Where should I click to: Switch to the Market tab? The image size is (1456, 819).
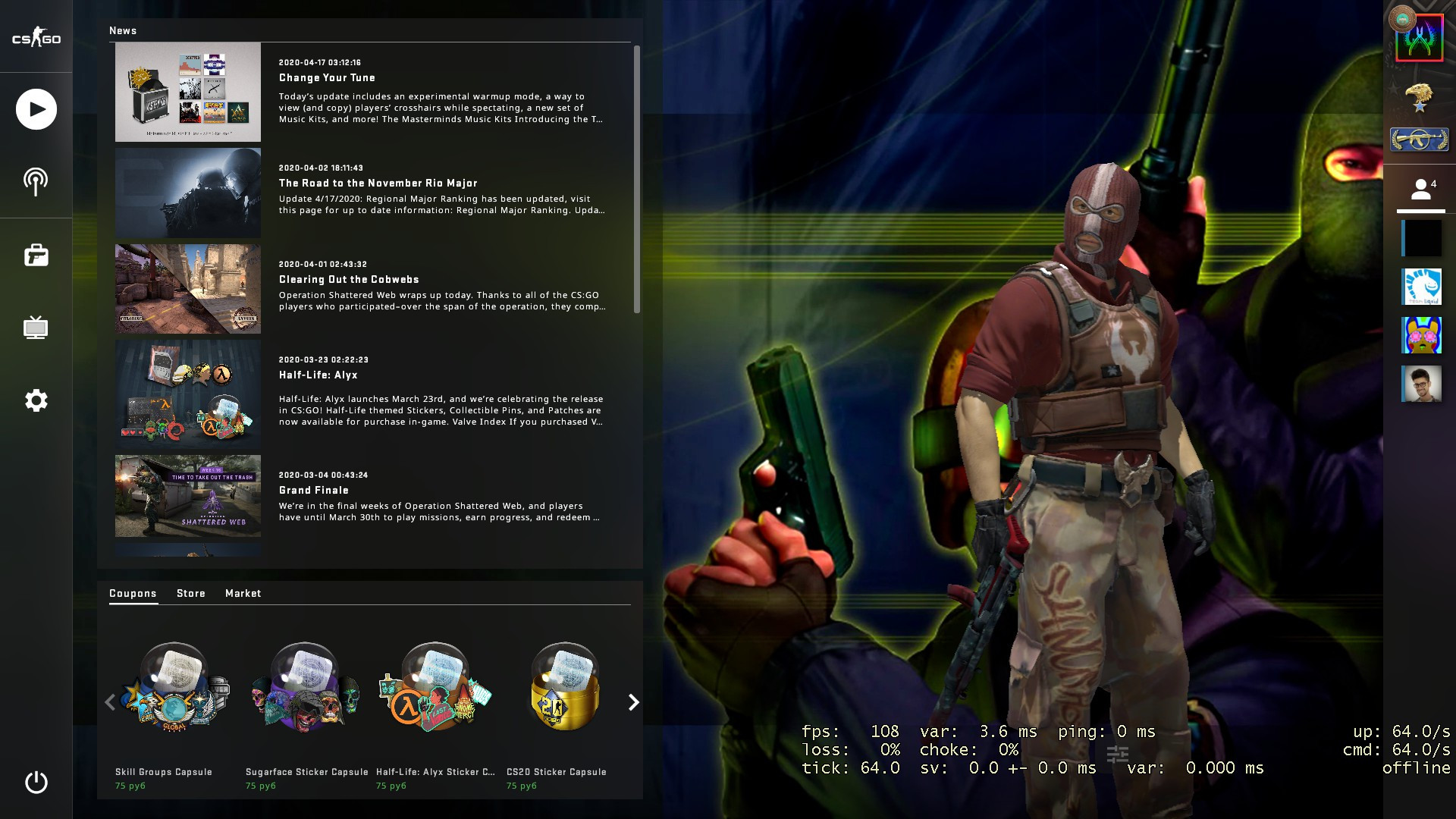pyautogui.click(x=243, y=593)
